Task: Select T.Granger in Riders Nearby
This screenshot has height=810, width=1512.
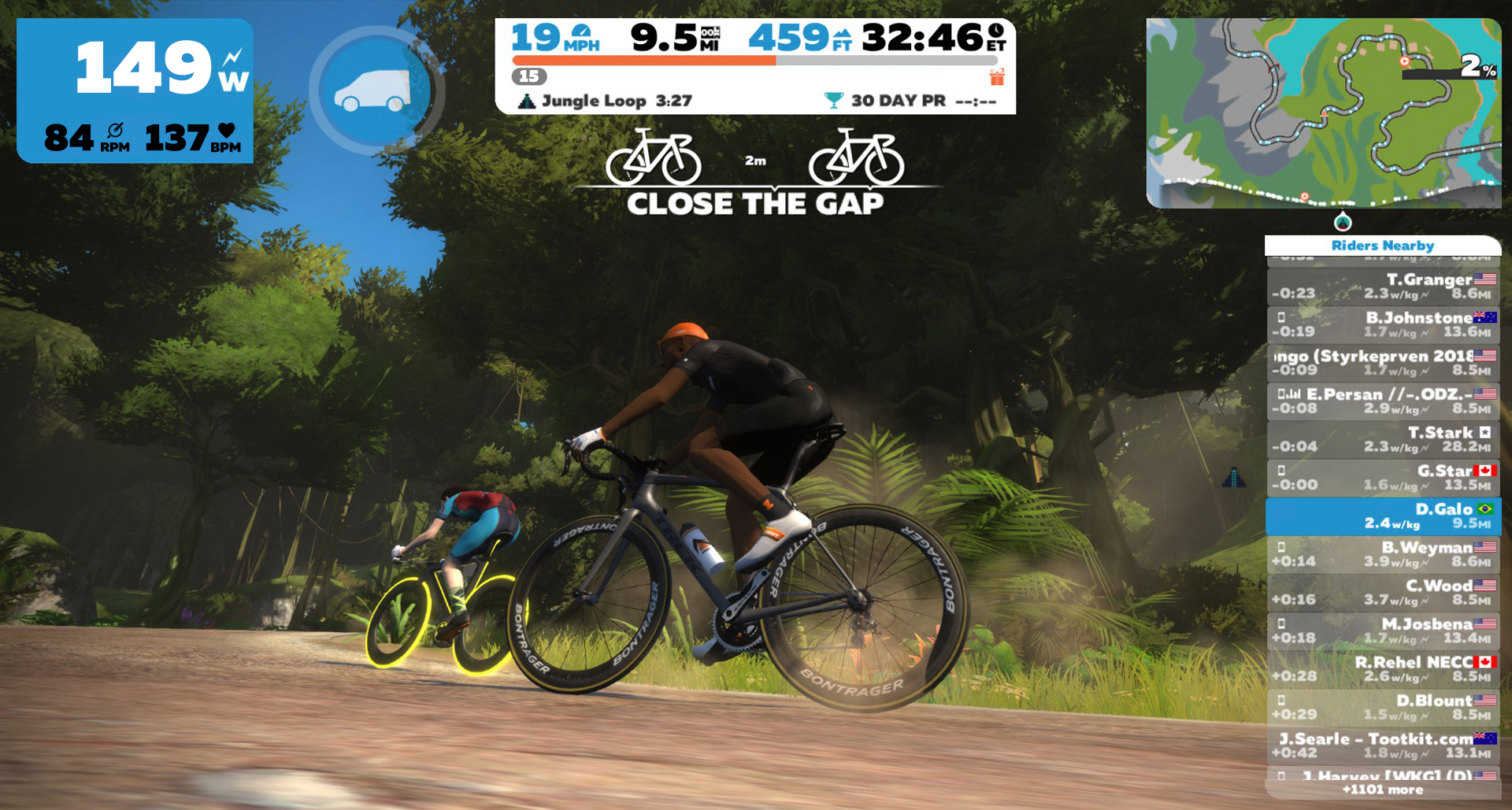Action: click(1383, 287)
